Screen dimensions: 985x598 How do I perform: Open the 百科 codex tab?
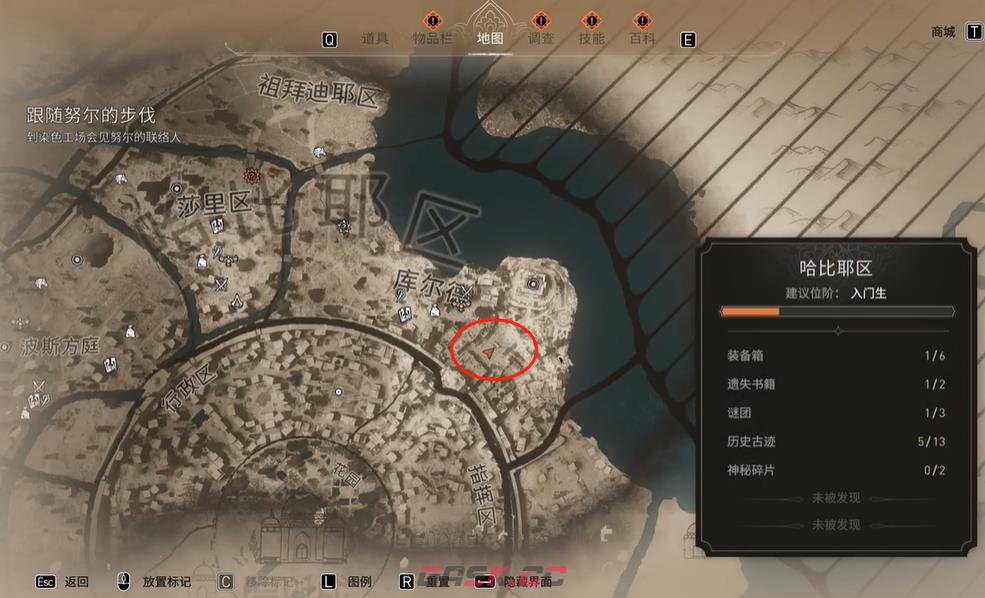pos(642,39)
